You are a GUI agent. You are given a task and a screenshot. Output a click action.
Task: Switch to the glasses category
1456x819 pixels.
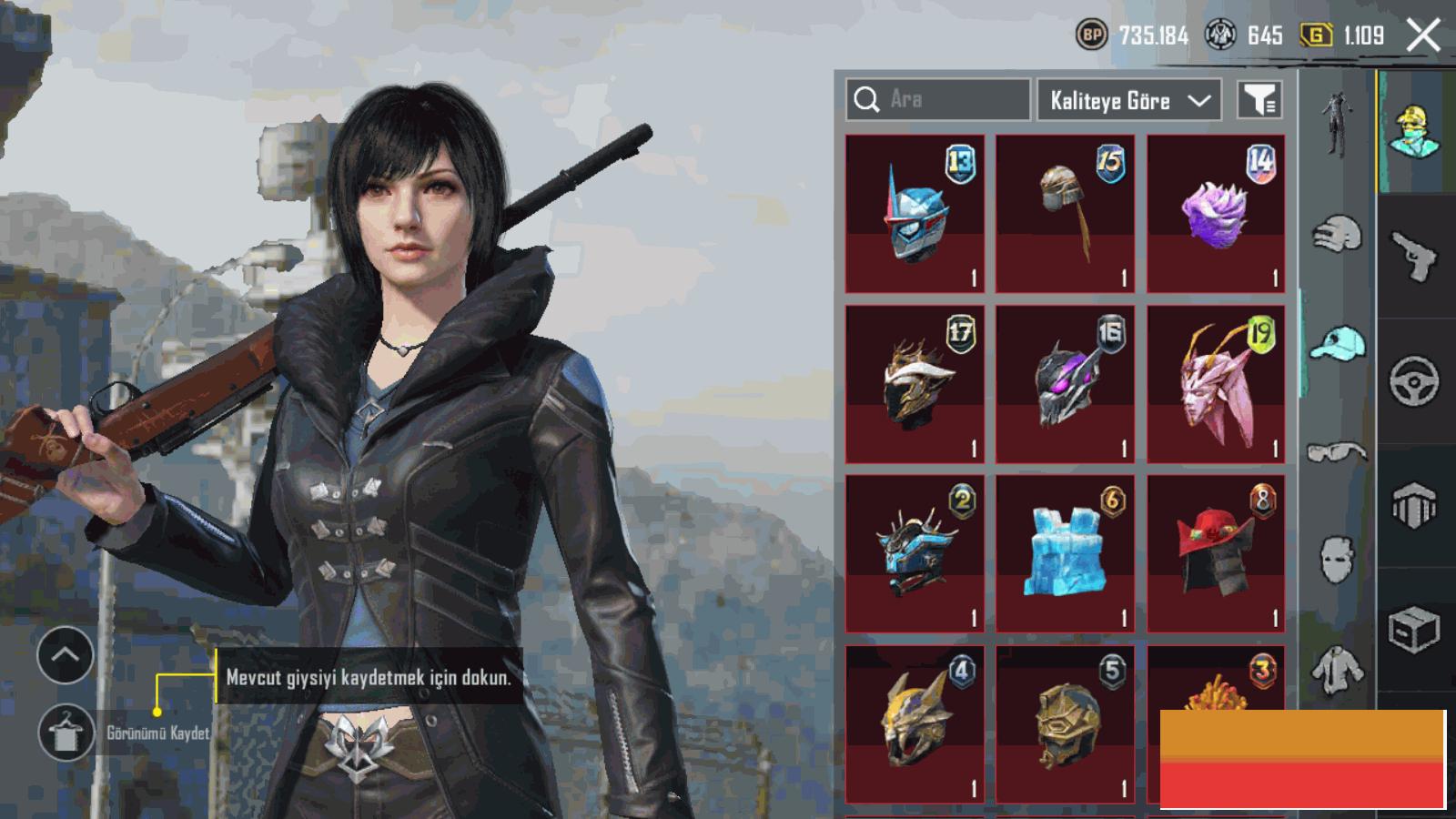(1337, 452)
